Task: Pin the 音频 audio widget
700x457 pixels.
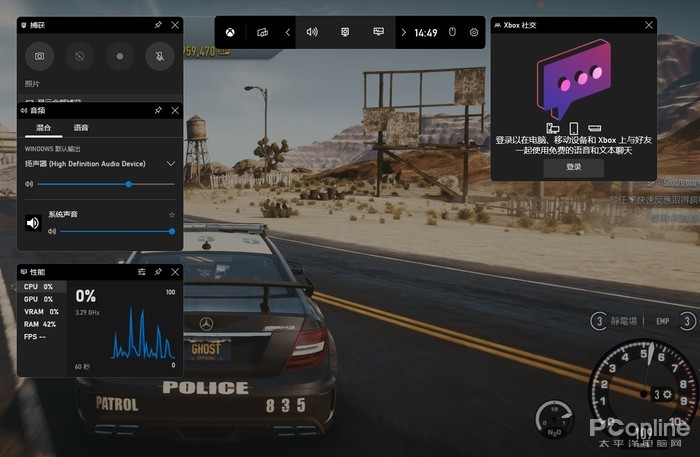Action: pos(158,110)
